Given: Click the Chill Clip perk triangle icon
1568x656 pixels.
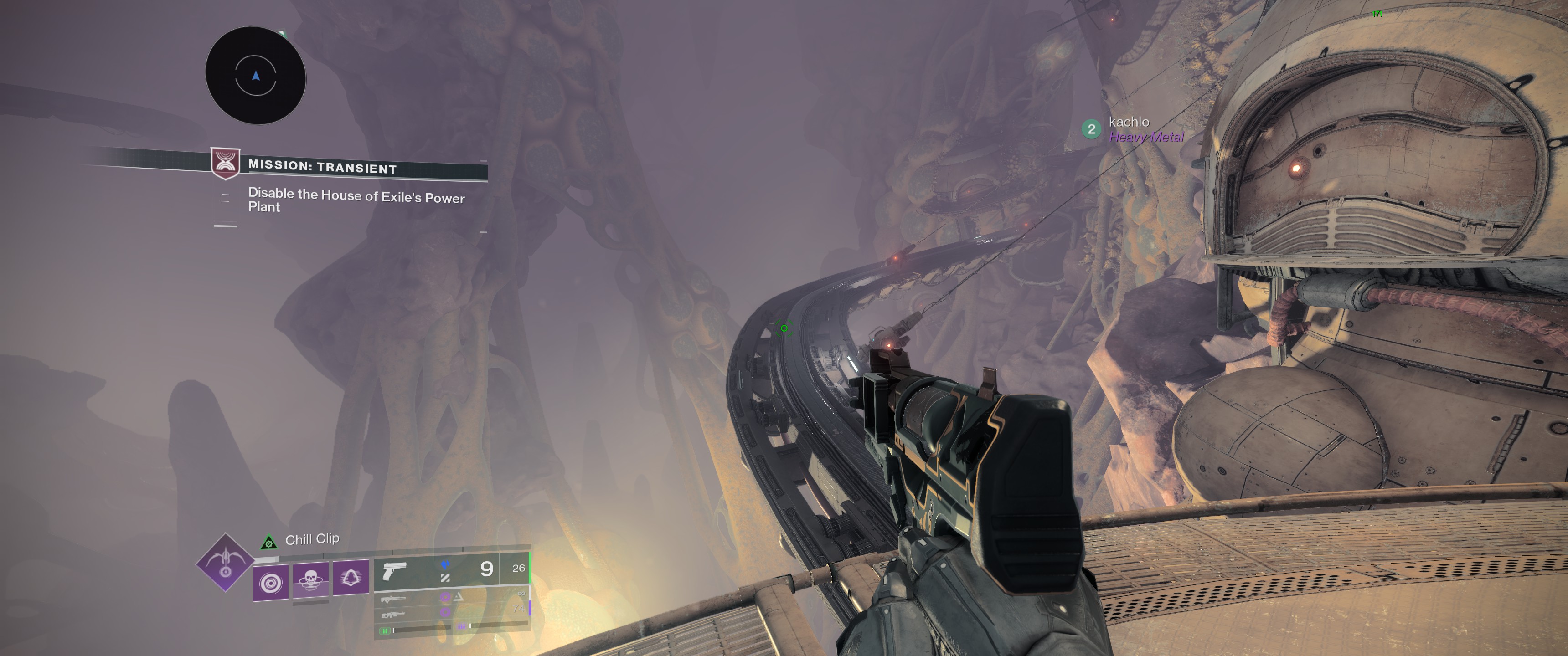Looking at the screenshot, I should (268, 542).
